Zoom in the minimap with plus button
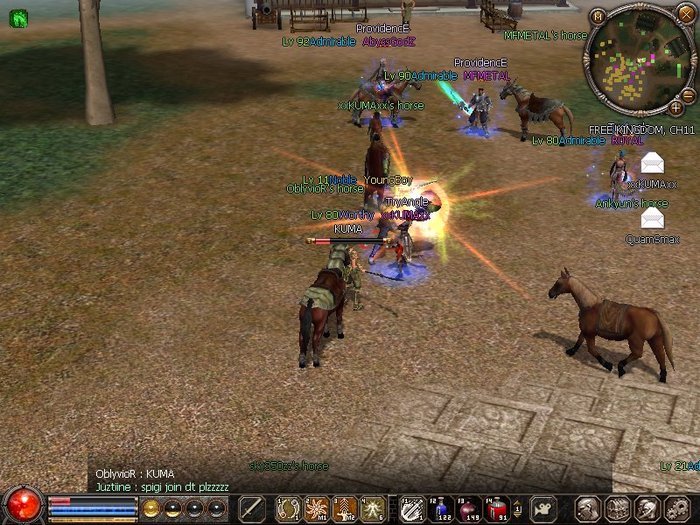Screen dimensions: 700x525 pyautogui.click(x=676, y=107)
